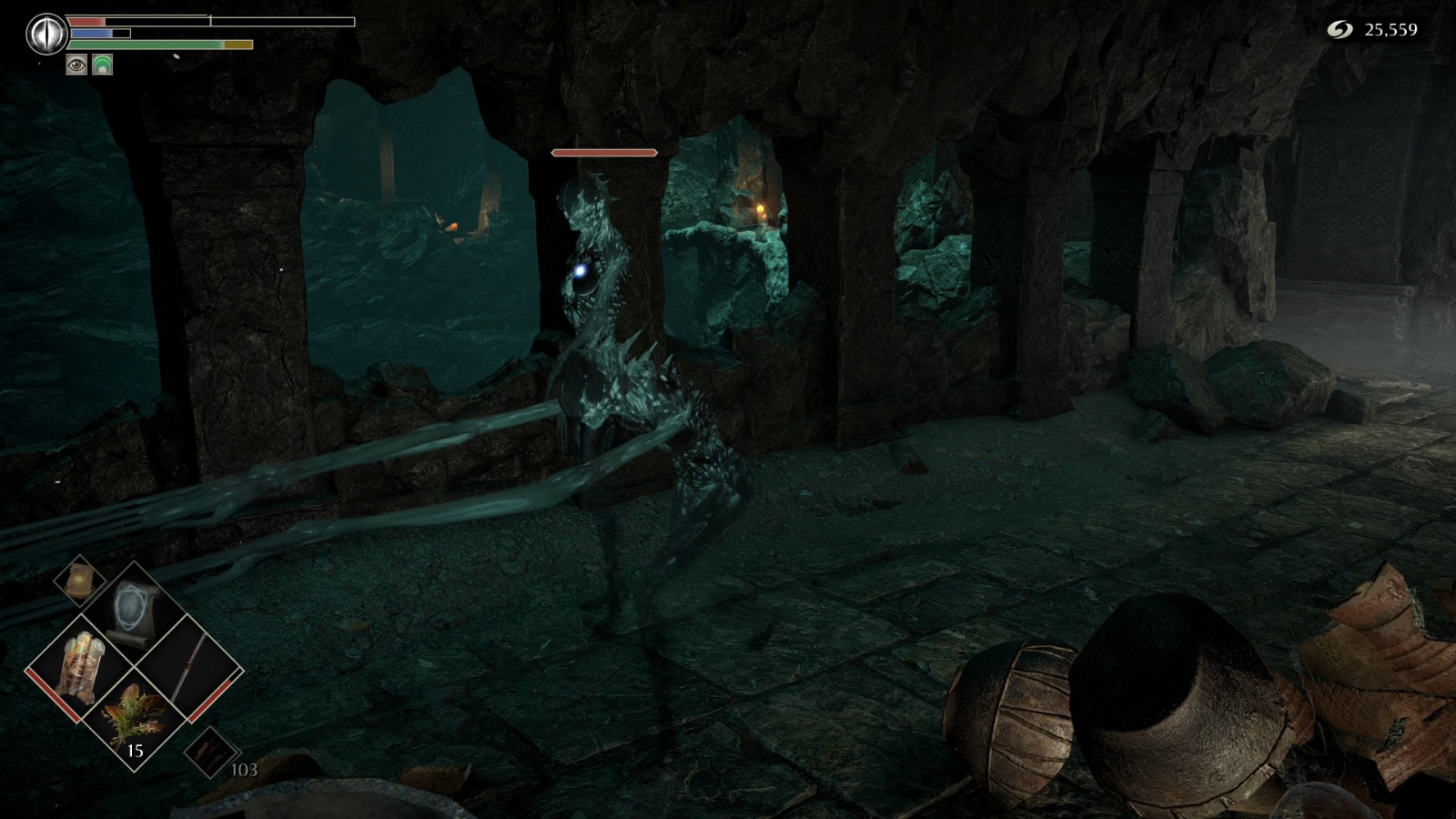Screen dimensions: 1456x819
Task: Toggle the eye status indicator
Action: [x=76, y=65]
